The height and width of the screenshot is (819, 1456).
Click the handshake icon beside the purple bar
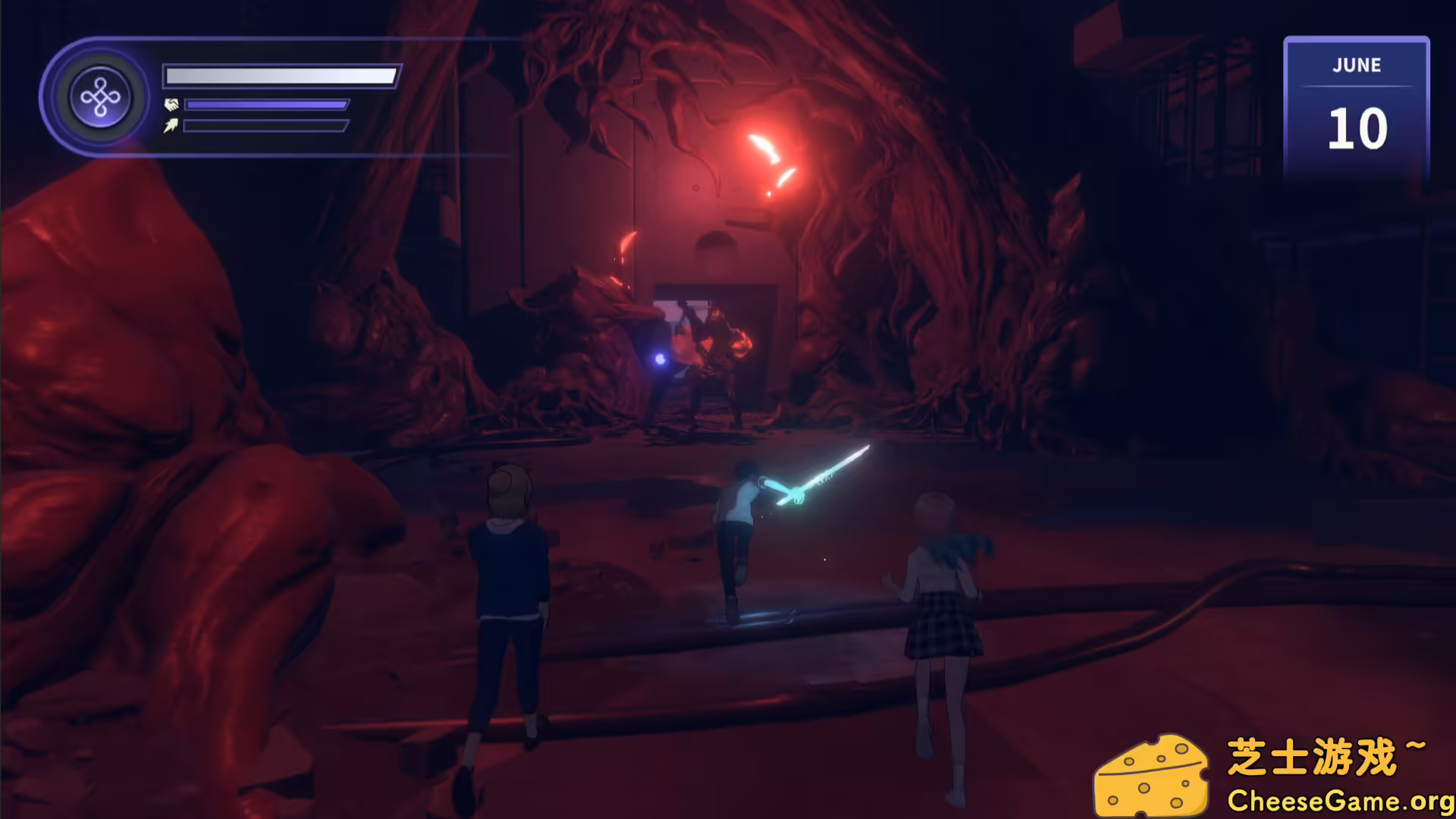pos(172,105)
